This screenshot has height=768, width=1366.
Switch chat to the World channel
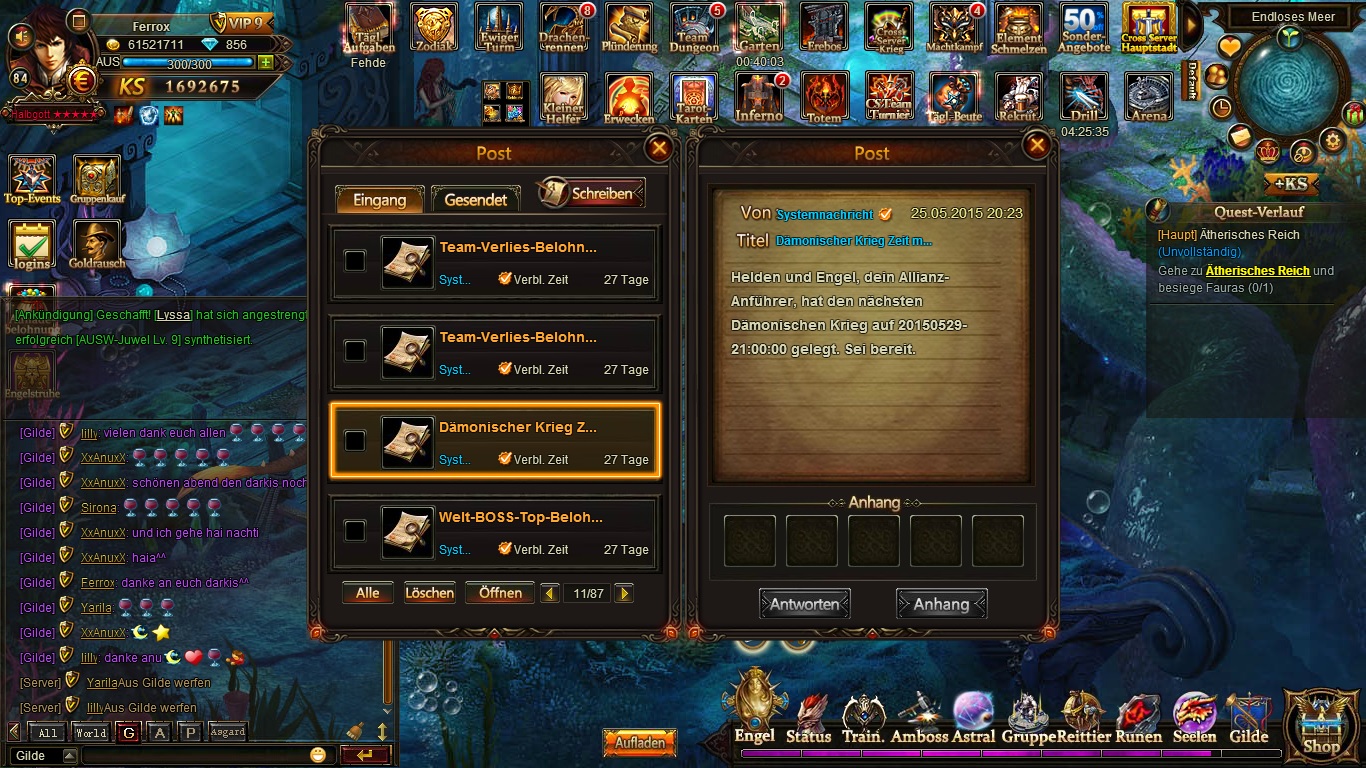pos(91,733)
